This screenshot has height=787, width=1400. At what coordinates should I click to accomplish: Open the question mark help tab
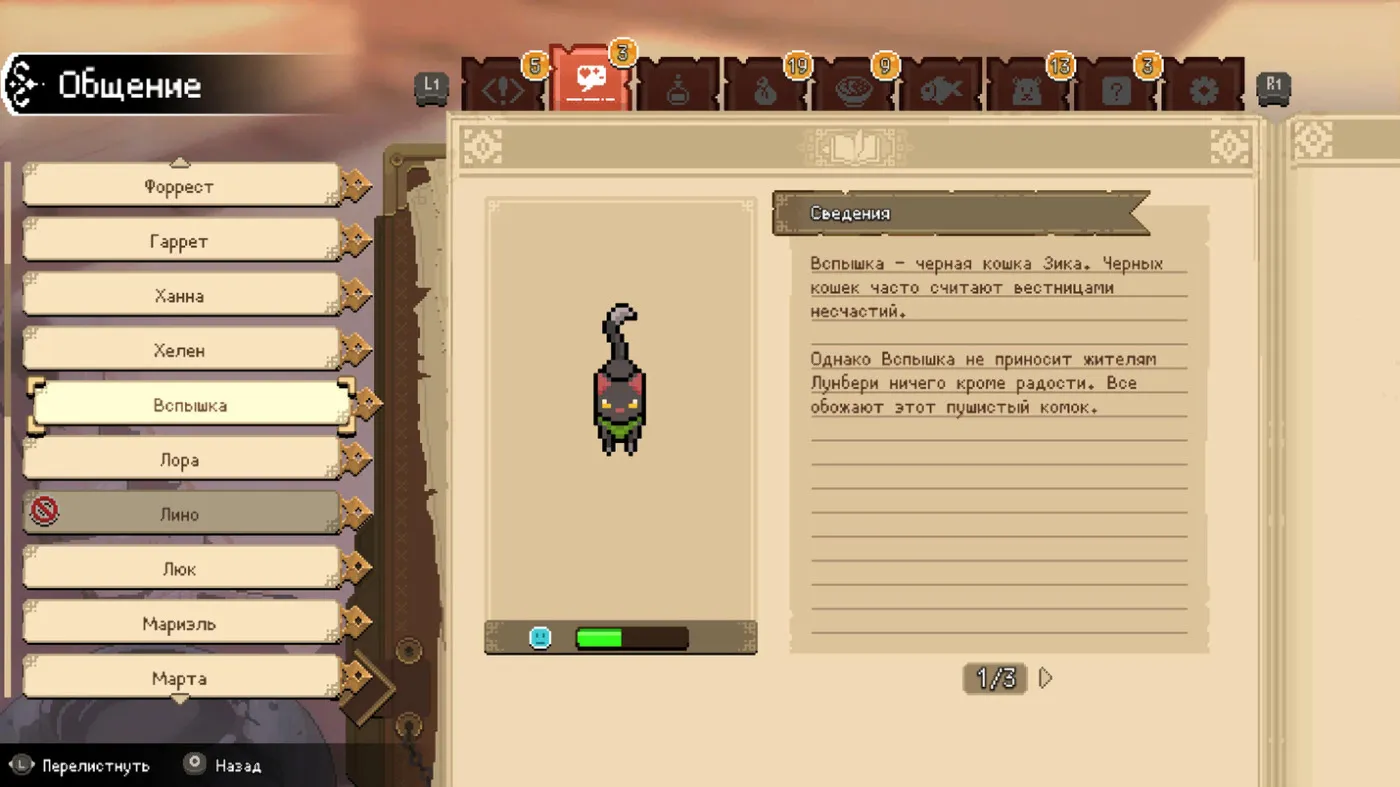[1116, 88]
